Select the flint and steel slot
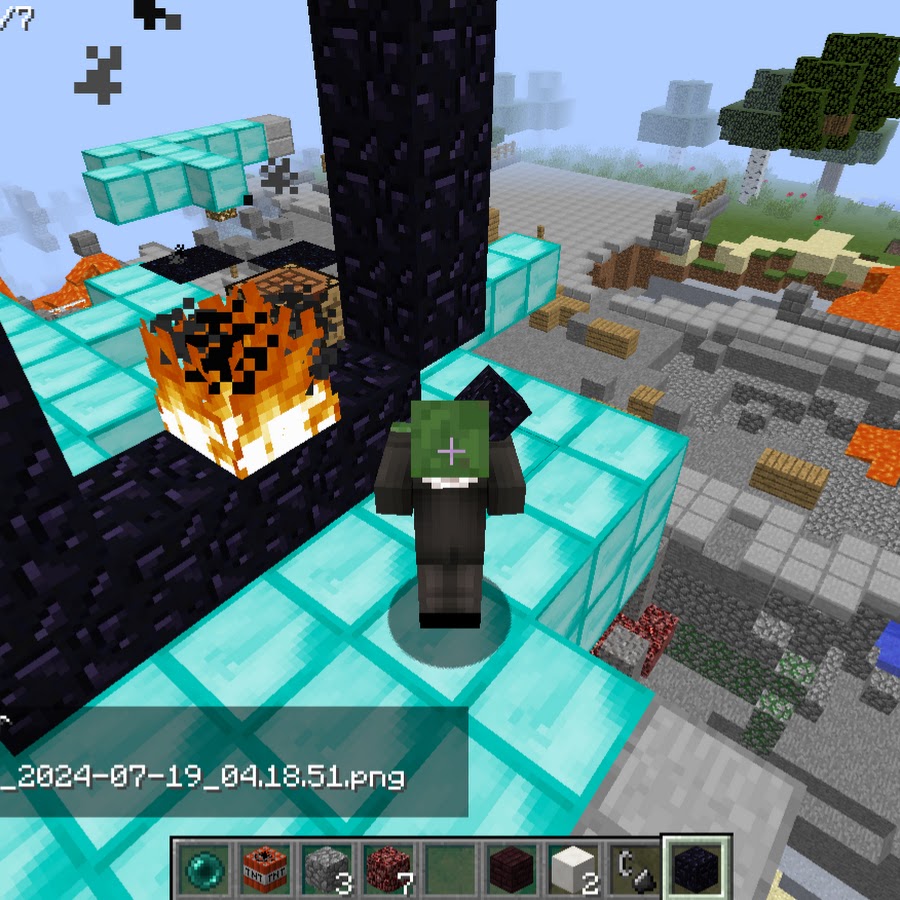The height and width of the screenshot is (900, 900). 636,868
